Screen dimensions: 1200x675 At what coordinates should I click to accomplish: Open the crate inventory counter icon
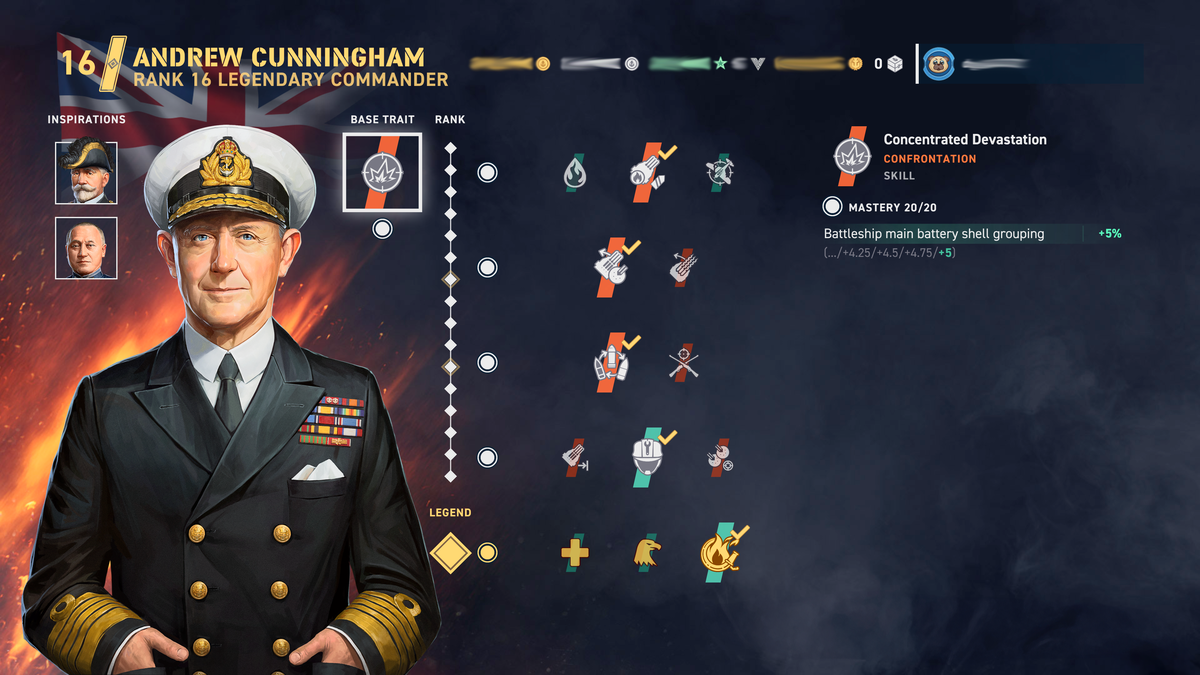[x=895, y=64]
